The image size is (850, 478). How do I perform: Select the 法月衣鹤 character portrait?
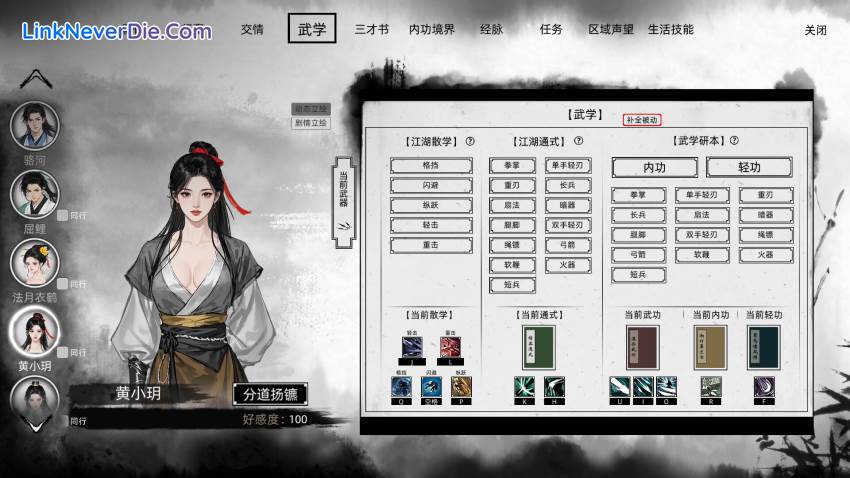(x=35, y=263)
